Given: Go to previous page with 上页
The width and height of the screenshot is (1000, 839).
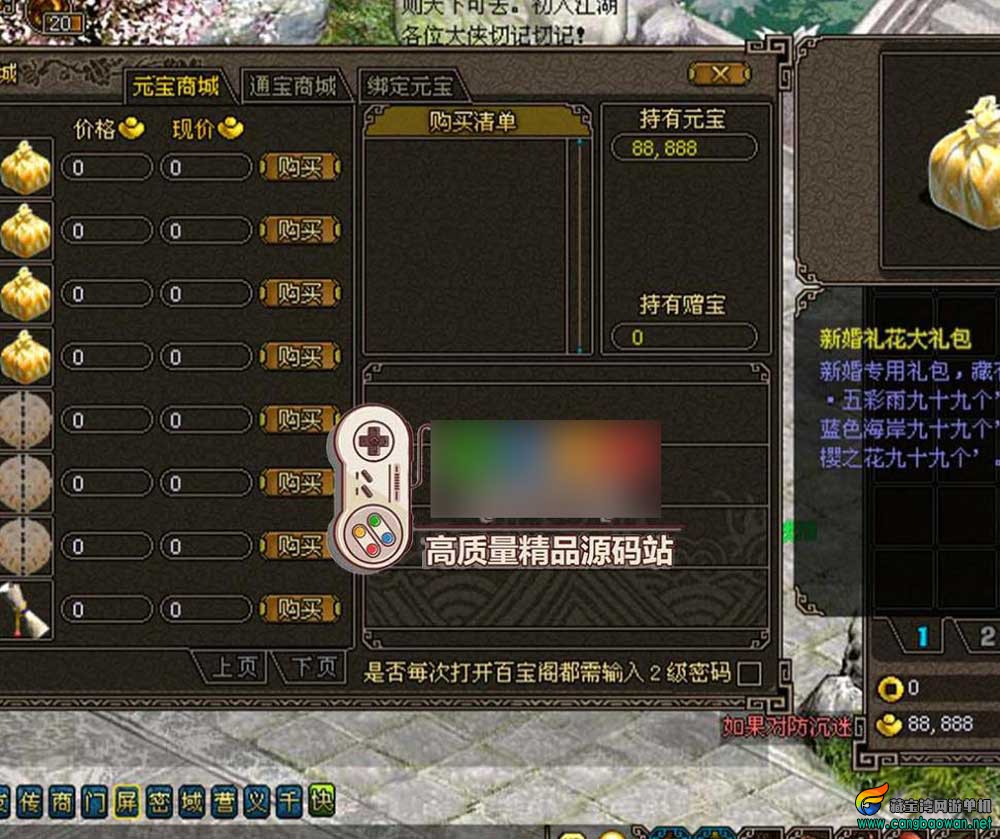Looking at the screenshot, I should pyautogui.click(x=234, y=667).
